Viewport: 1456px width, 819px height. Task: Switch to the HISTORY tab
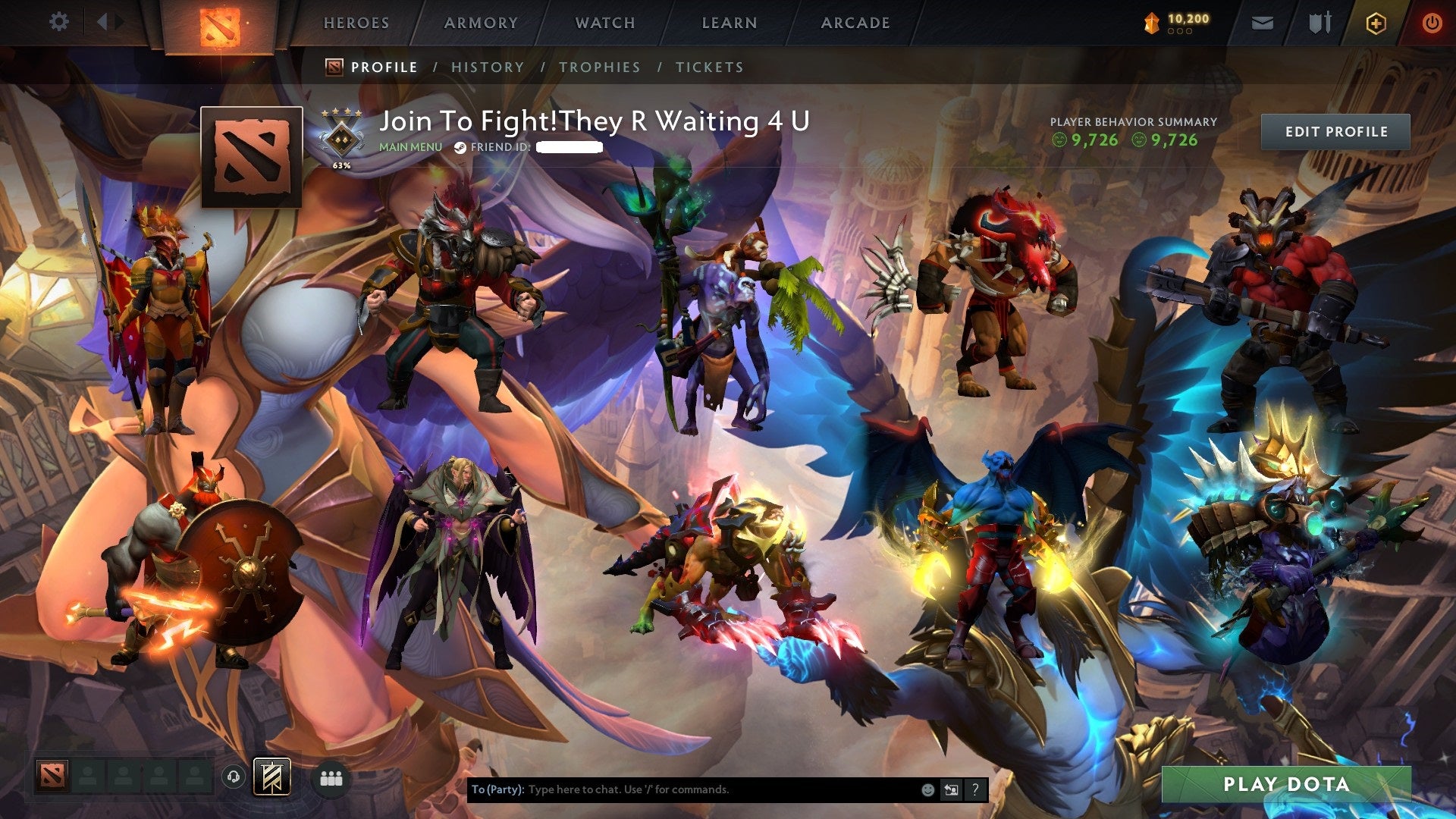(488, 67)
